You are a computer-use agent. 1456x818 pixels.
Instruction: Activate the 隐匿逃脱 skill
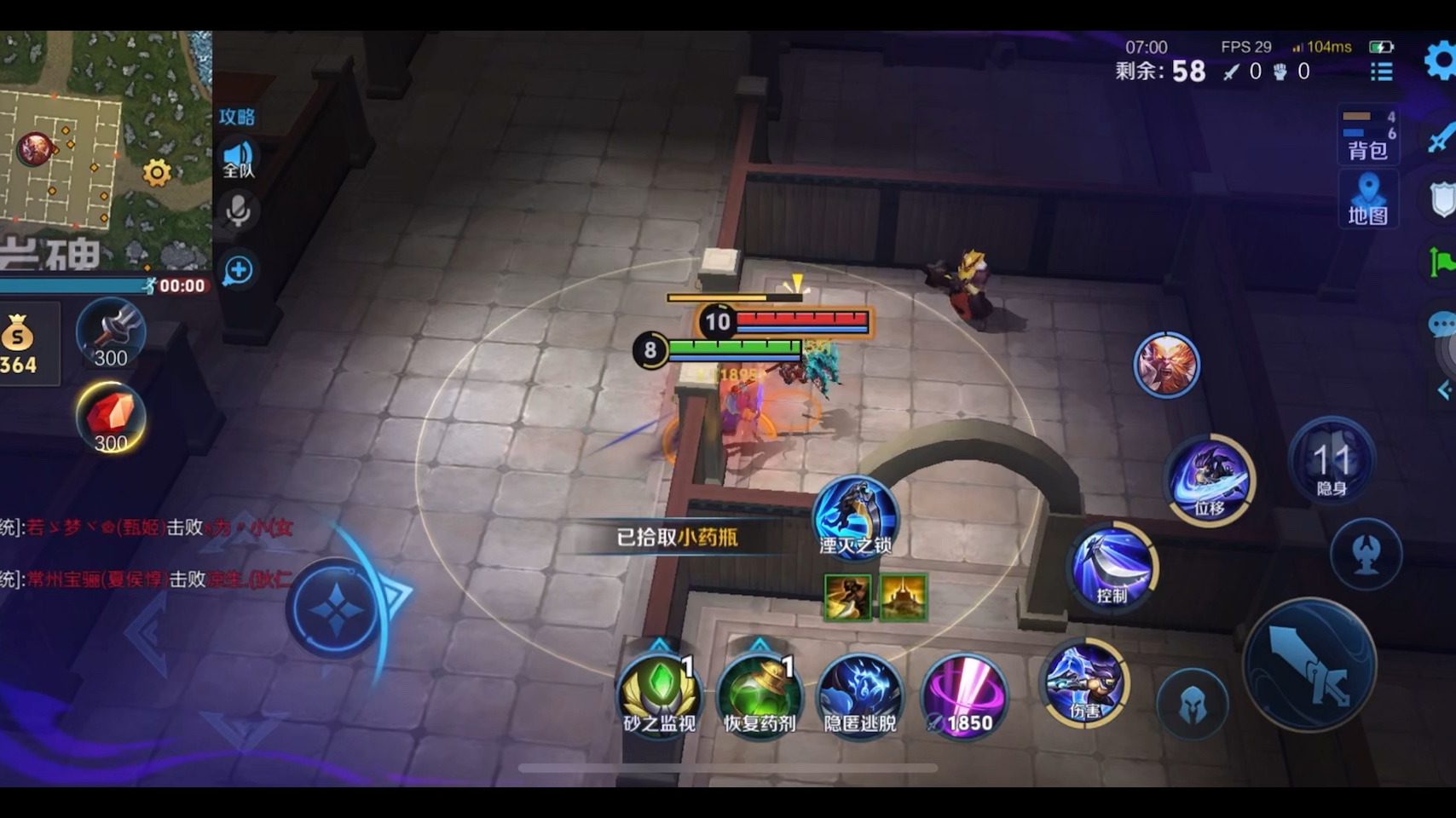(x=860, y=694)
